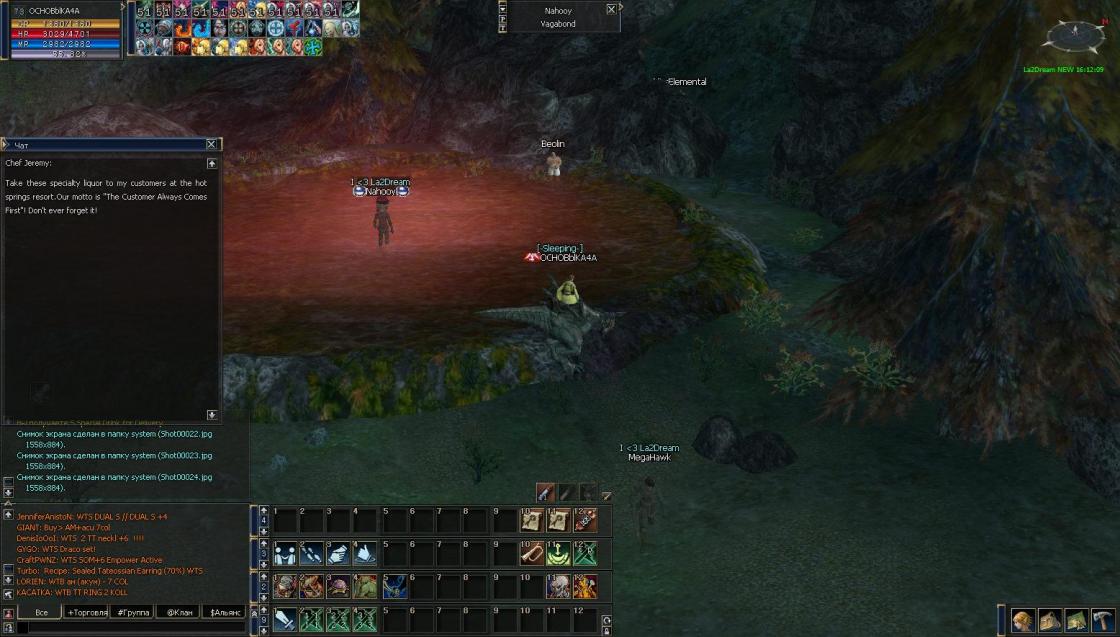Use the red scroll item in top hotbar row

(x=585, y=520)
